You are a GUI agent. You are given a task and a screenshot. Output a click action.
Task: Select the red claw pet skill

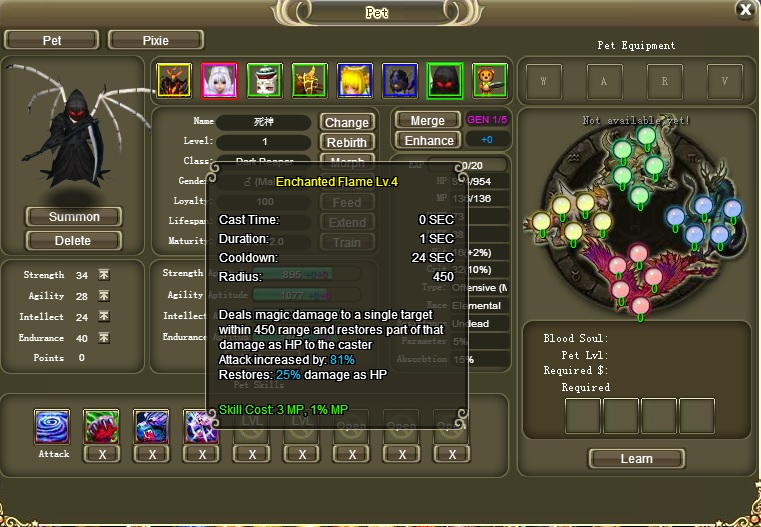point(101,427)
